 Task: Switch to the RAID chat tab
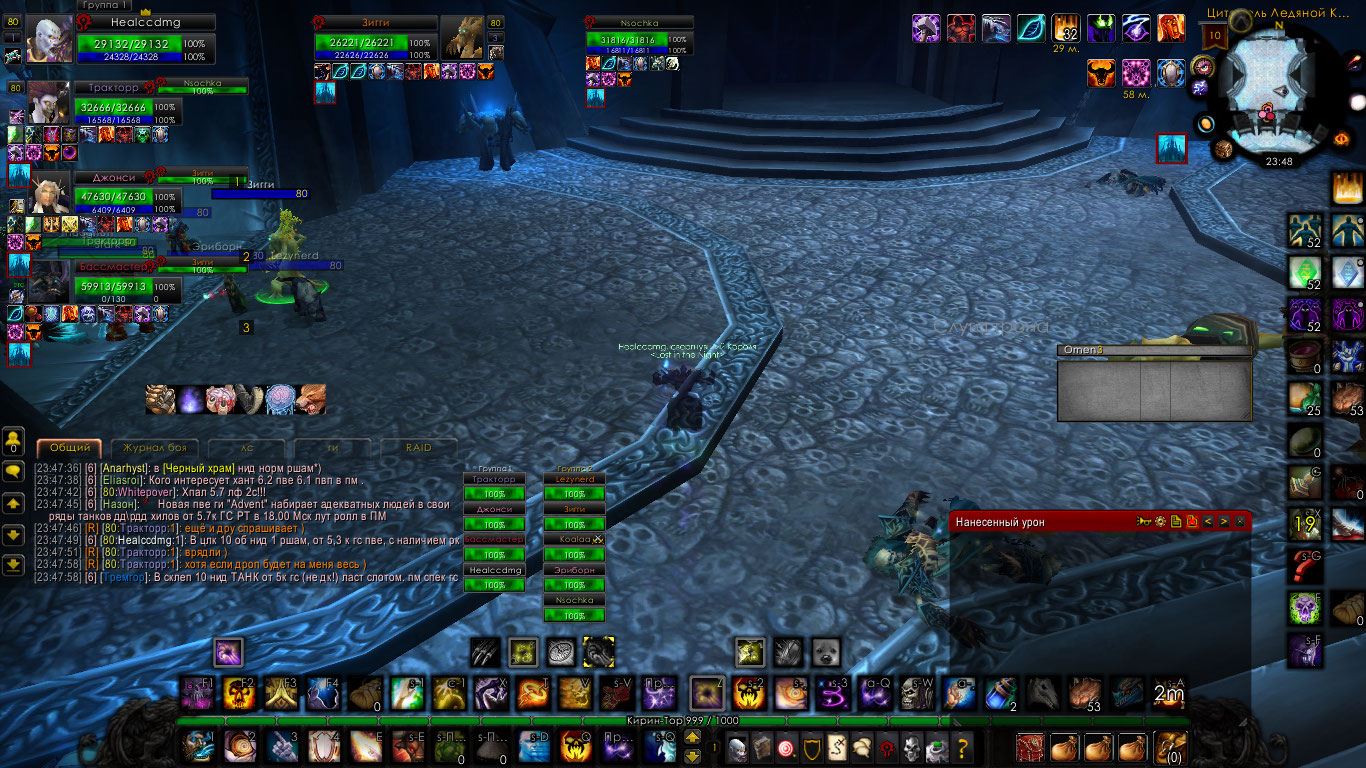418,448
